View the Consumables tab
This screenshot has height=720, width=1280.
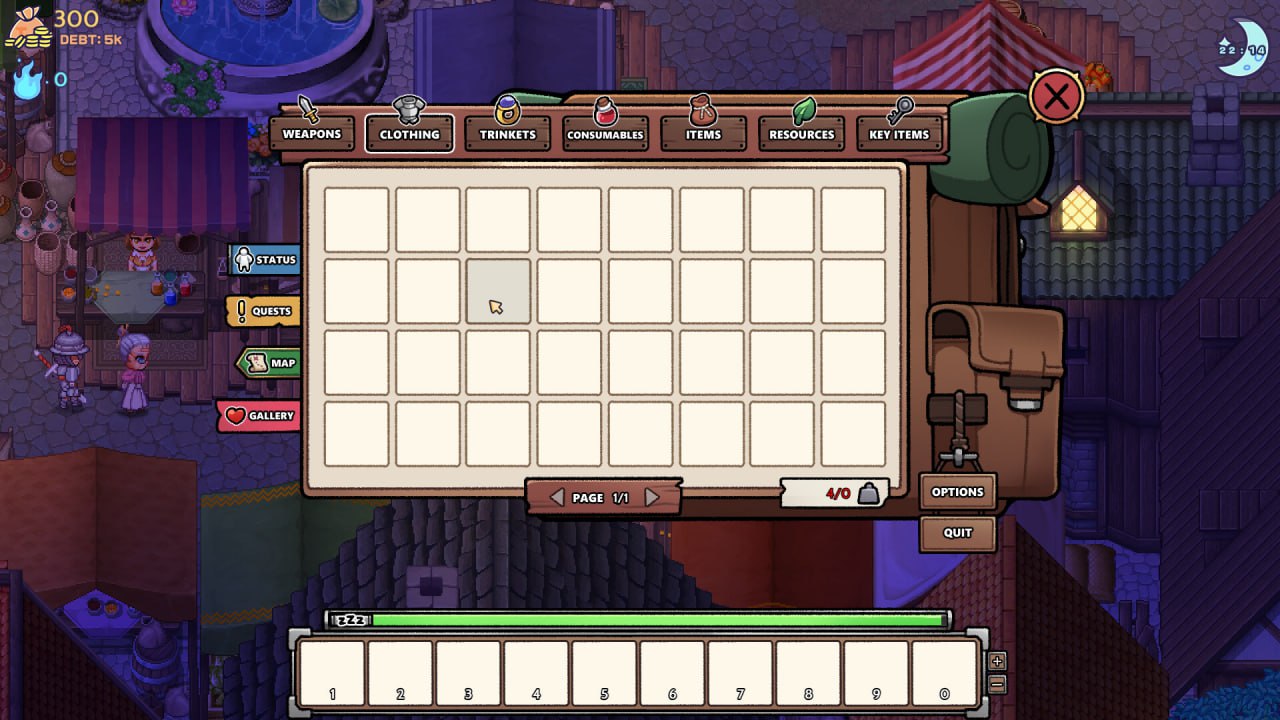pos(604,131)
